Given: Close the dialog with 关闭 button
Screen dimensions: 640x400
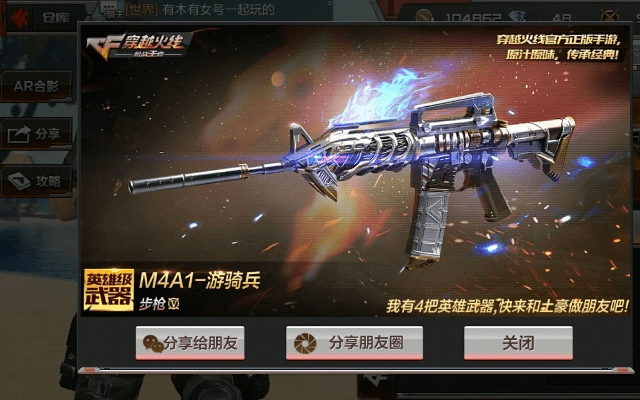Looking at the screenshot, I should [x=518, y=343].
